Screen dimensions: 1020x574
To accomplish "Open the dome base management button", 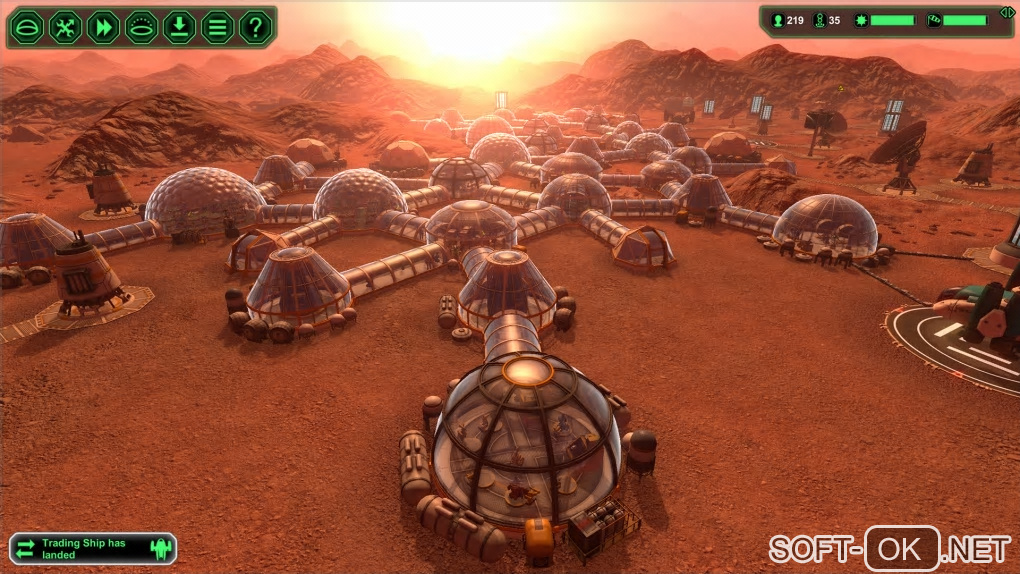I will click(x=27, y=26).
